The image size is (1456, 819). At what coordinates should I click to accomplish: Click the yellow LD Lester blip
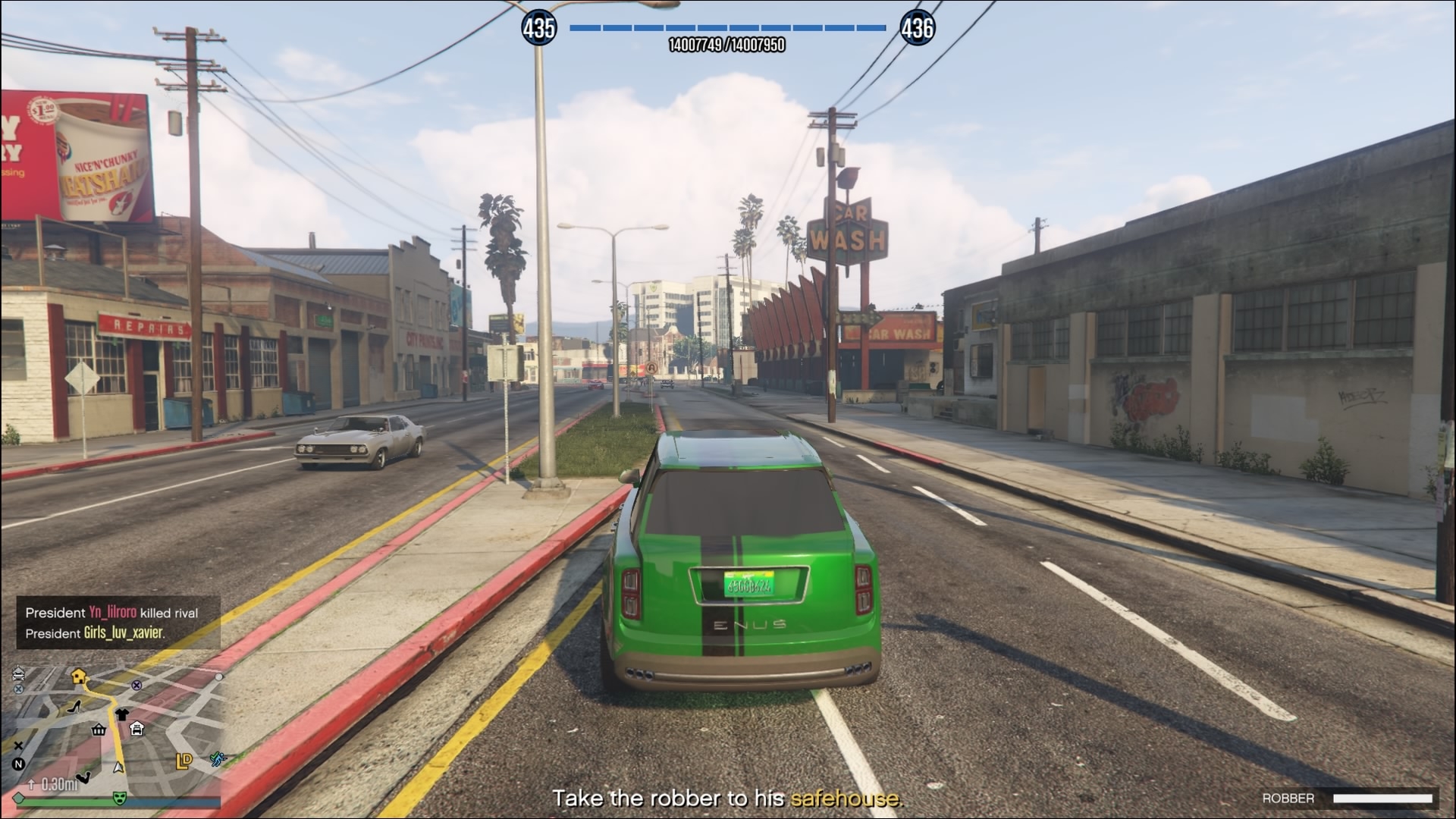184,761
